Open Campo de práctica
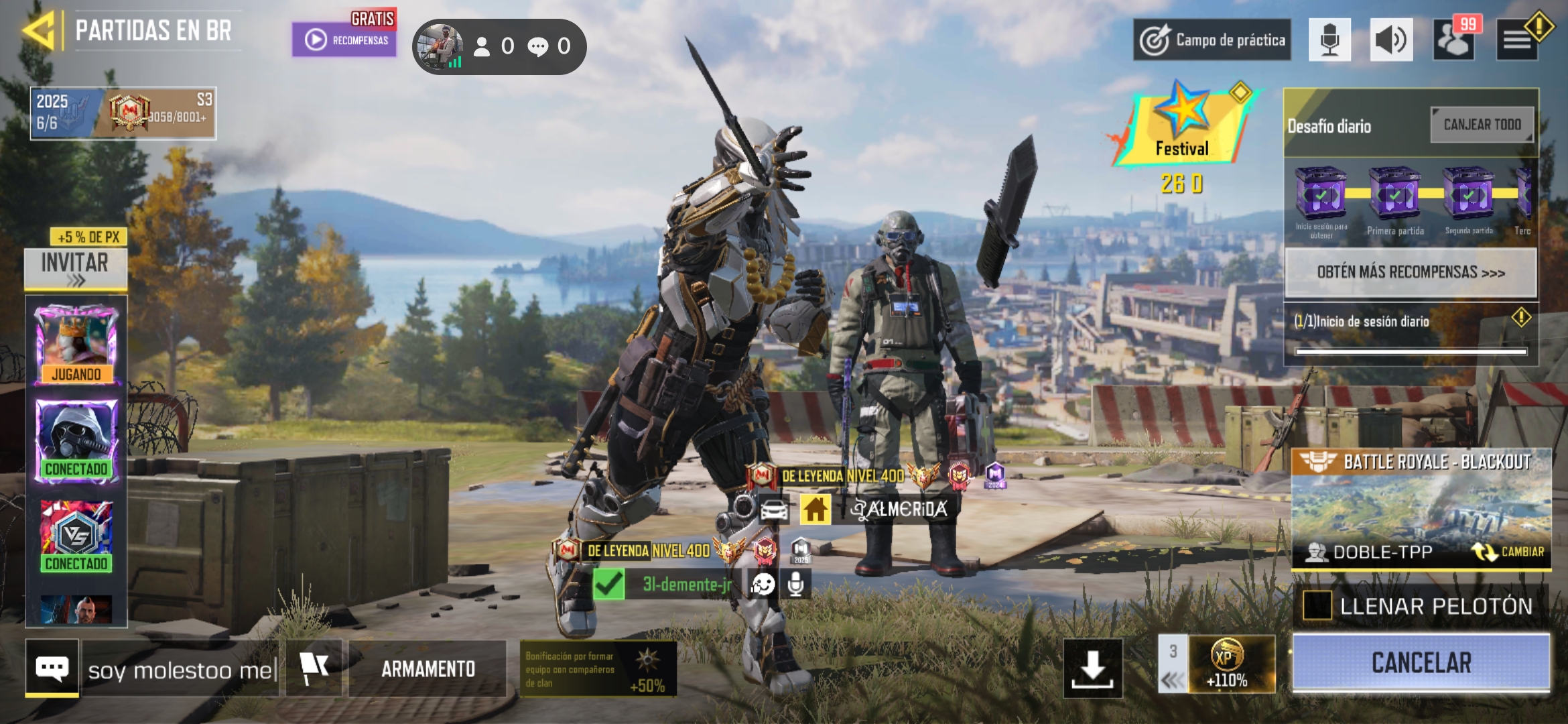The image size is (1568, 724). pyautogui.click(x=1212, y=40)
